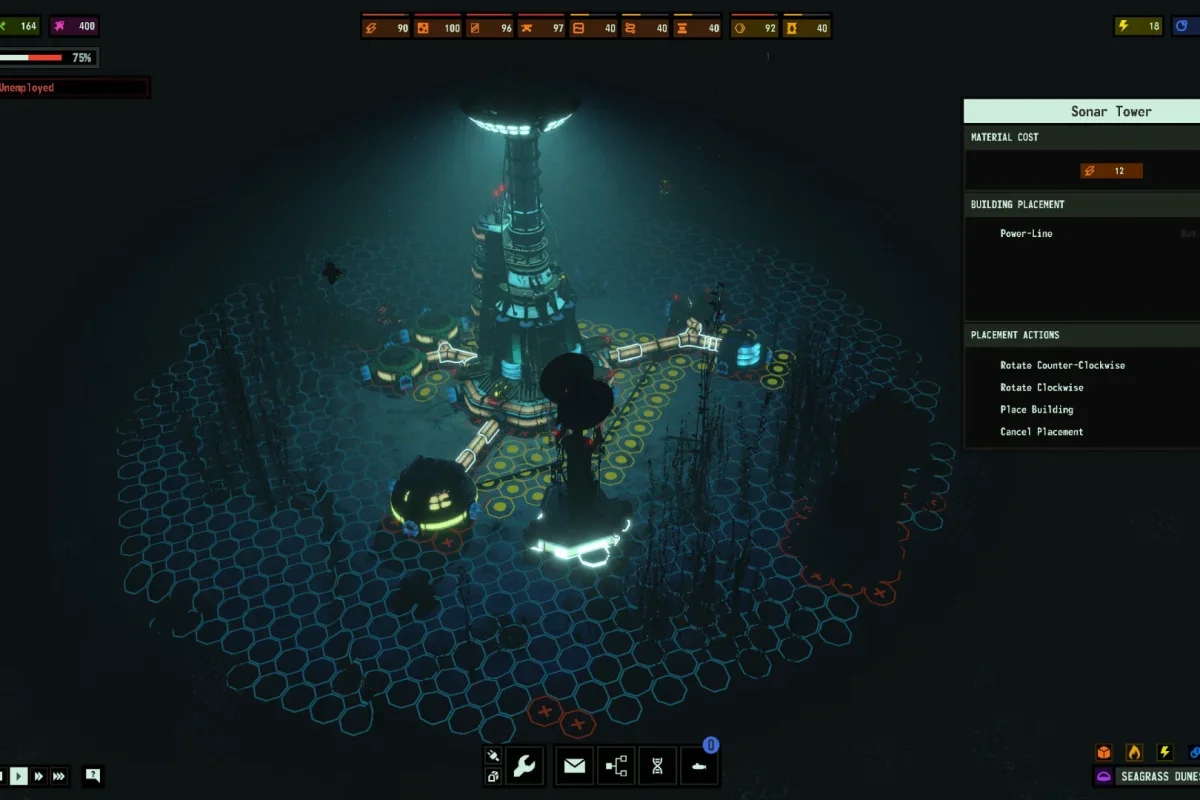The image size is (1200, 800).
Task: Click the small power plug icon
Action: tap(492, 756)
